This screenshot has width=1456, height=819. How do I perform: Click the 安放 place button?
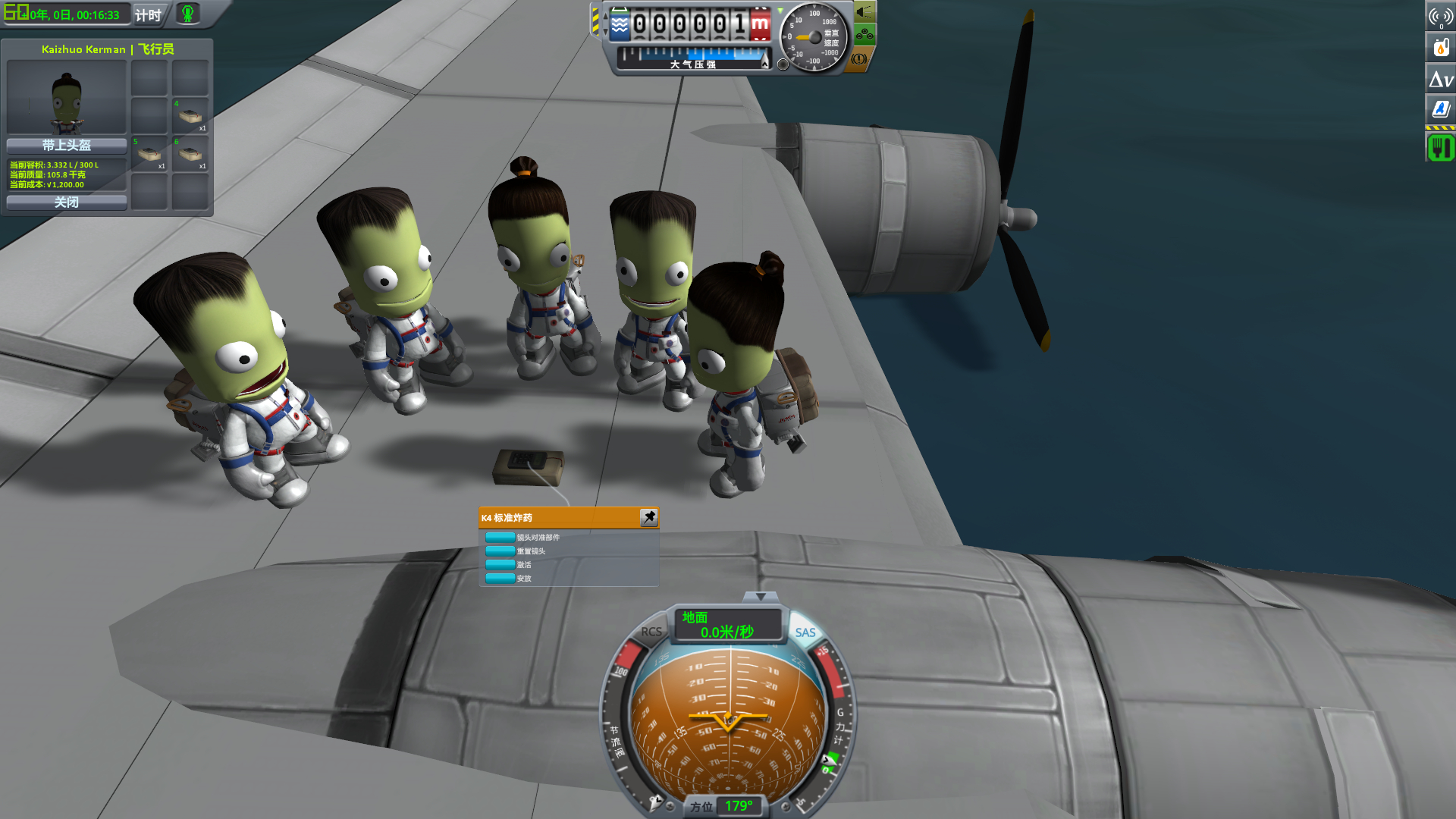coord(500,579)
